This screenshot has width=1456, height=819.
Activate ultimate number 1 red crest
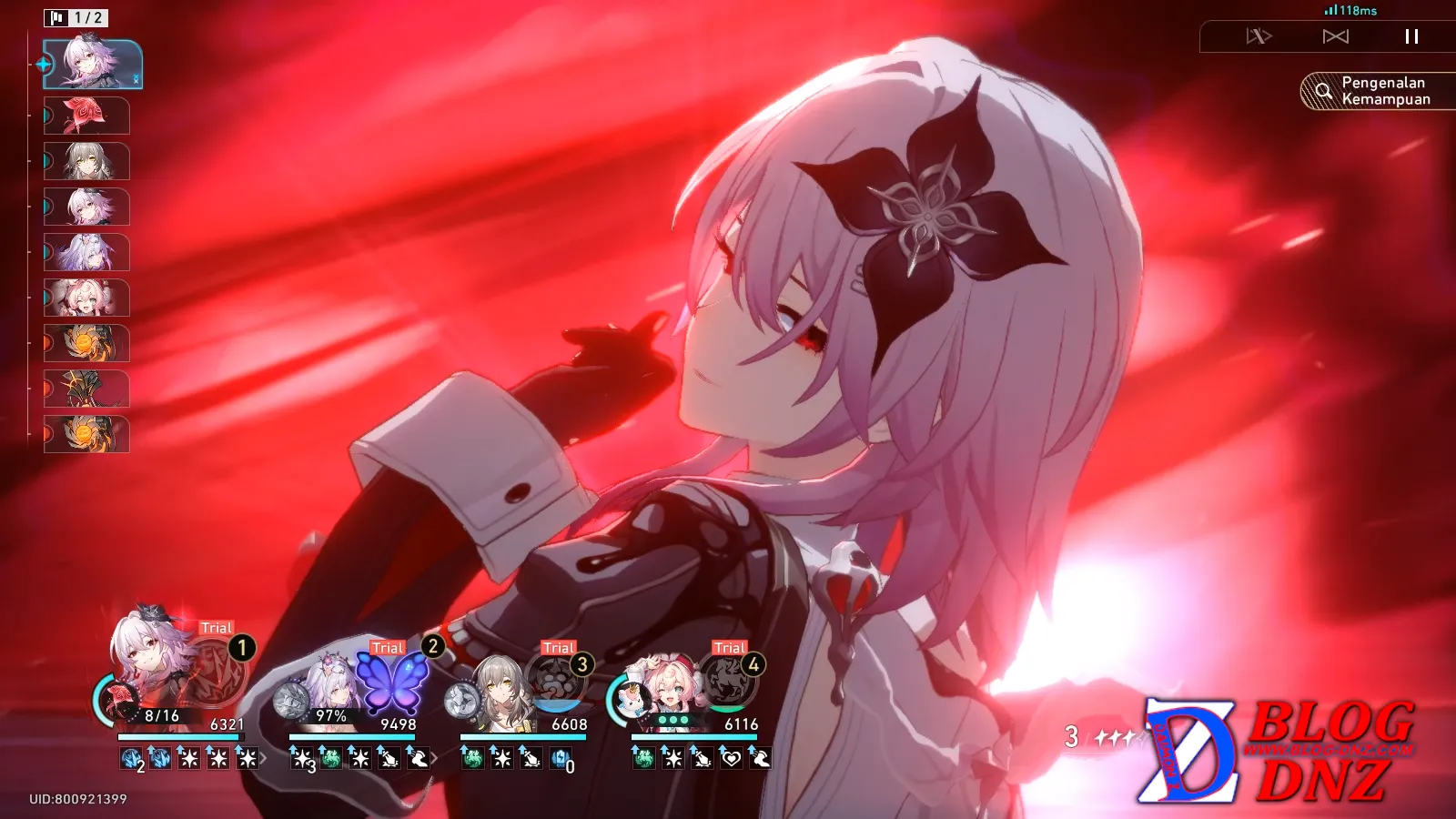click(216, 674)
